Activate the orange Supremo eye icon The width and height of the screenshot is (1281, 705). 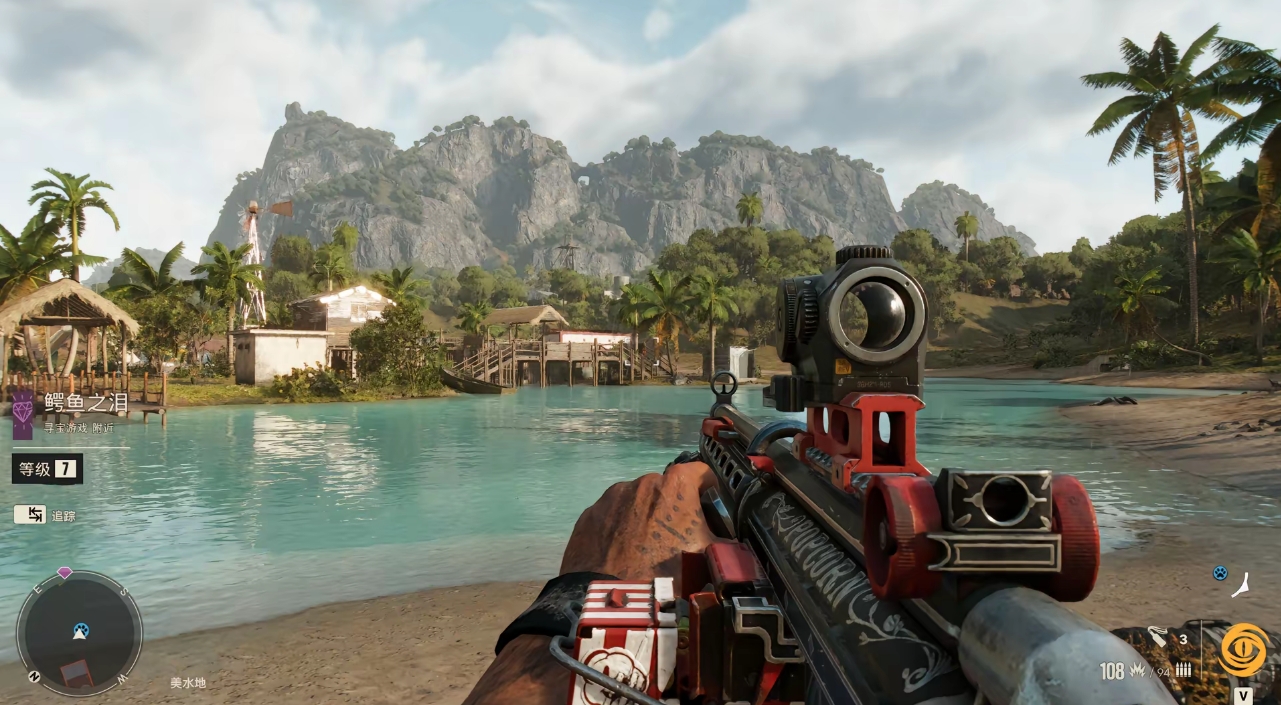pos(1243,650)
